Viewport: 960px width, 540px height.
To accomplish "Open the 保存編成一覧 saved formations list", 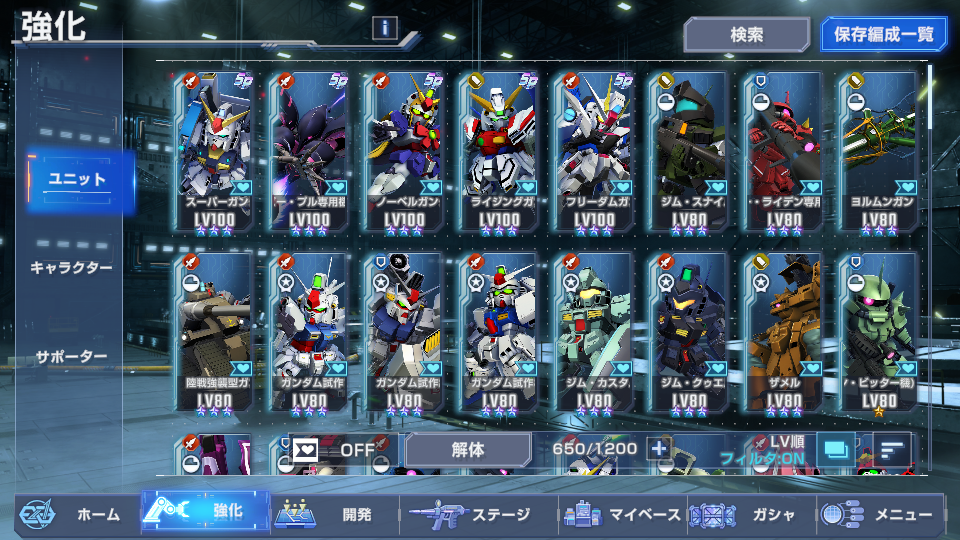I will point(883,34).
